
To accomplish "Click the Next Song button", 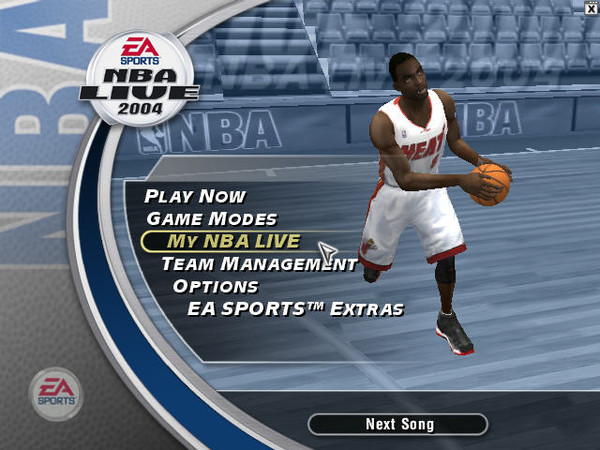I will click(398, 424).
